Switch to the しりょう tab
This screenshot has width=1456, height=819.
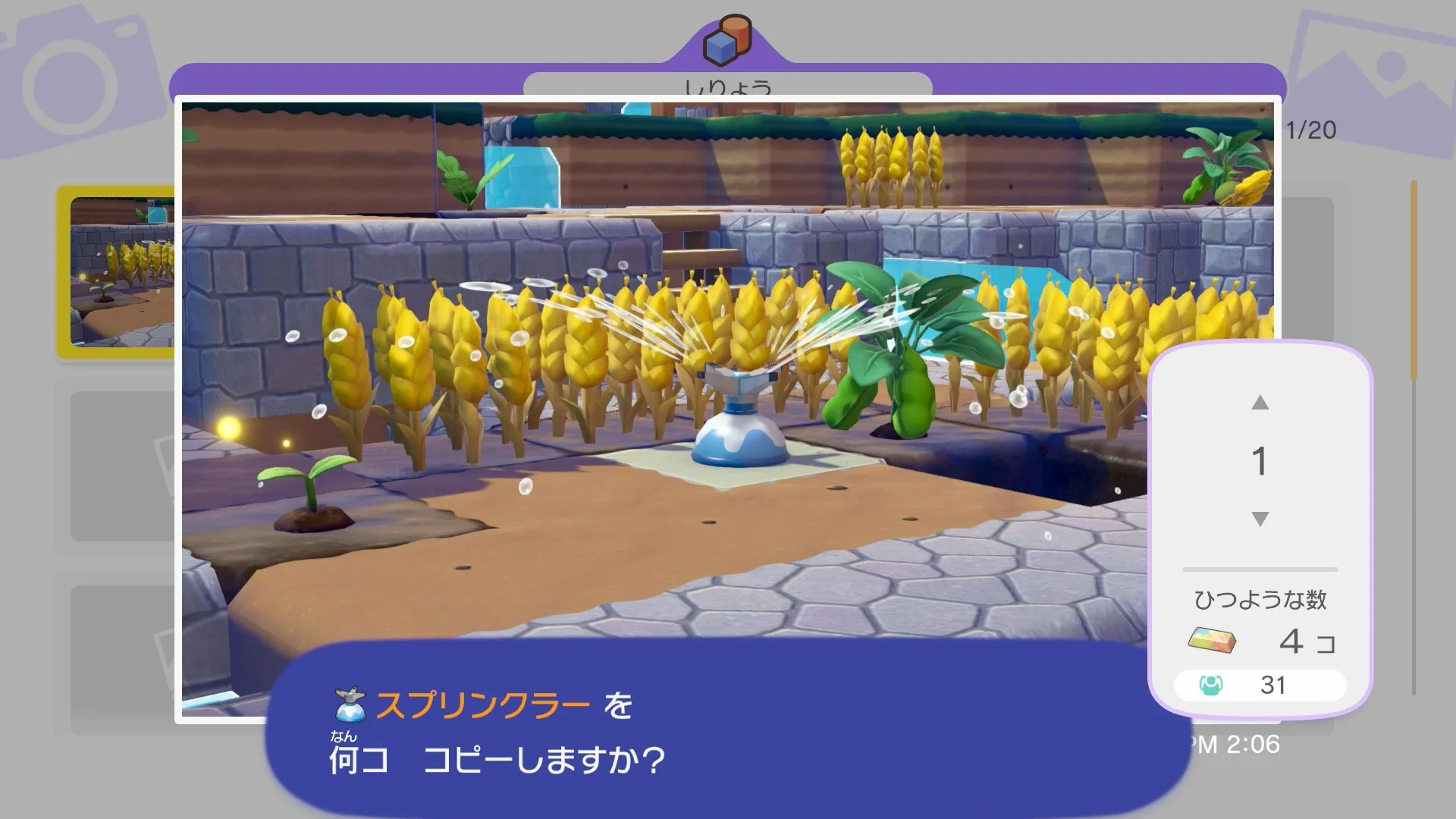(x=726, y=86)
